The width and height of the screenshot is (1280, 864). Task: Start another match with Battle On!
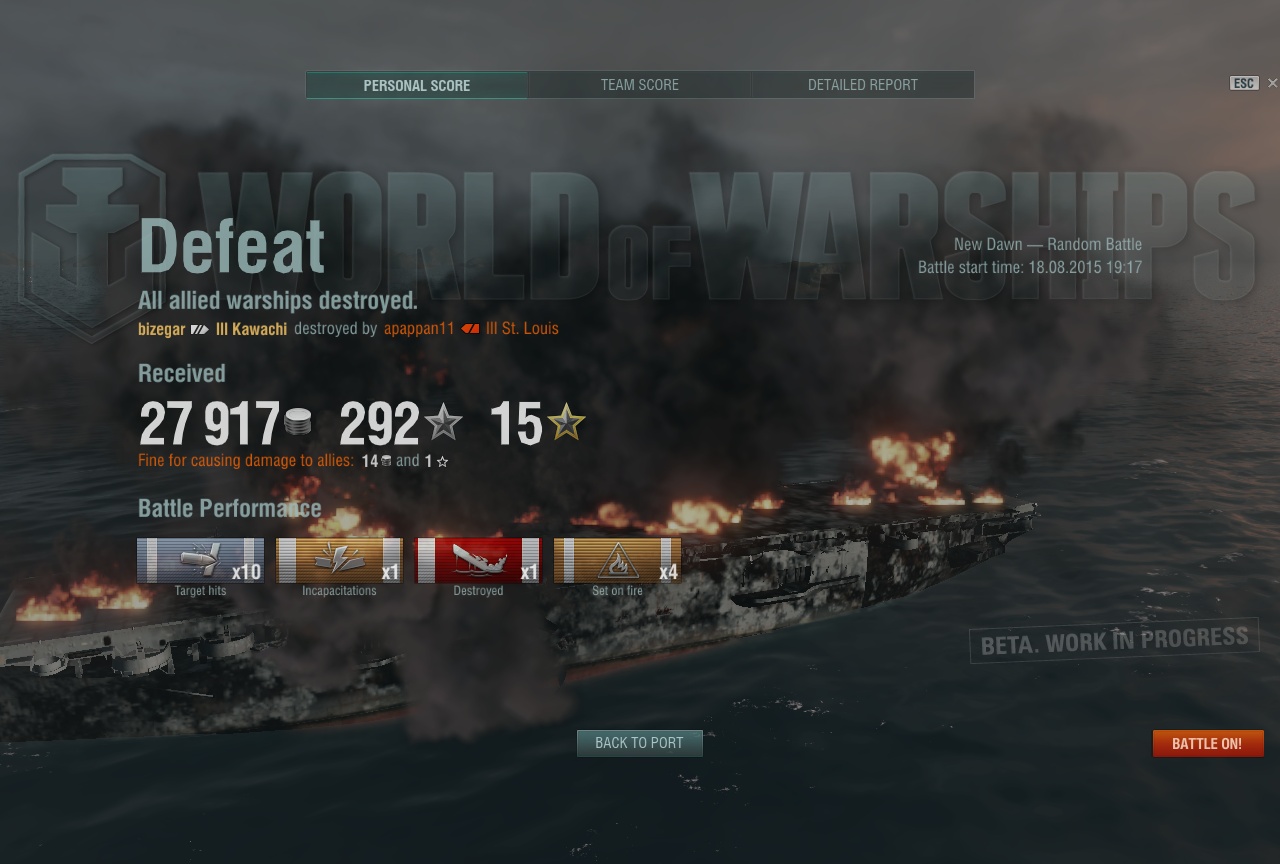pos(1207,743)
